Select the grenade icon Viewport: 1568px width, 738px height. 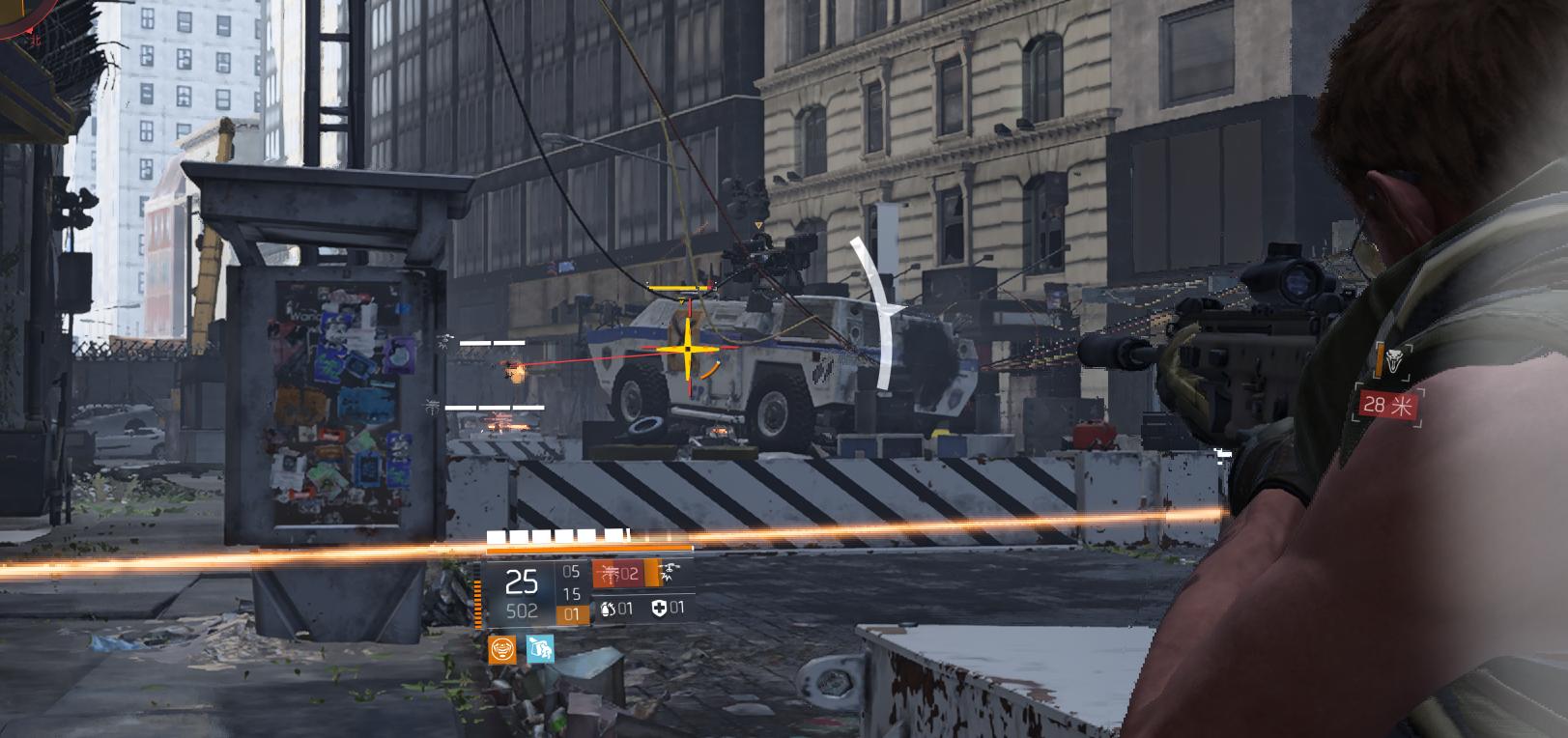tap(609, 609)
